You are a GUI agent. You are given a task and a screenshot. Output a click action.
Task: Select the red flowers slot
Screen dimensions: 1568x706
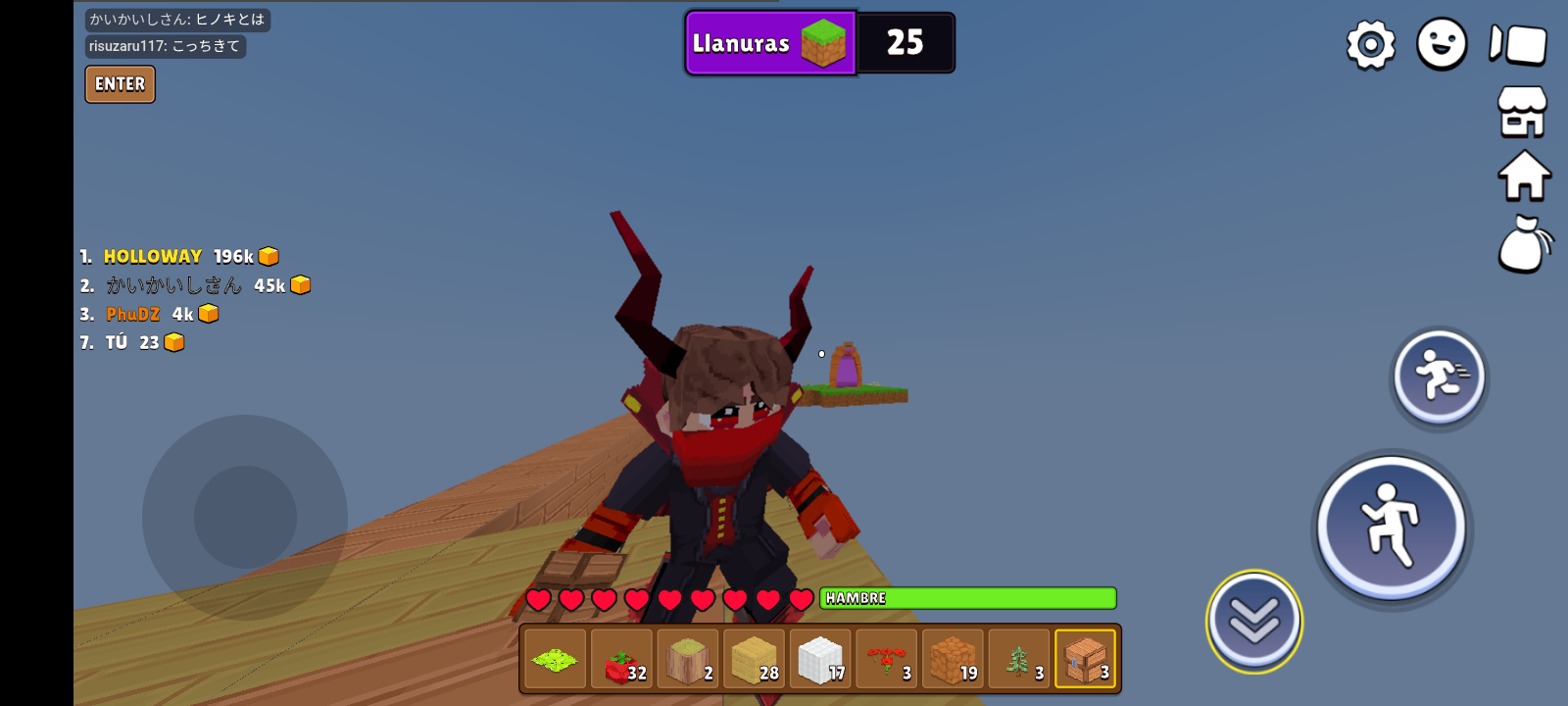887,659
